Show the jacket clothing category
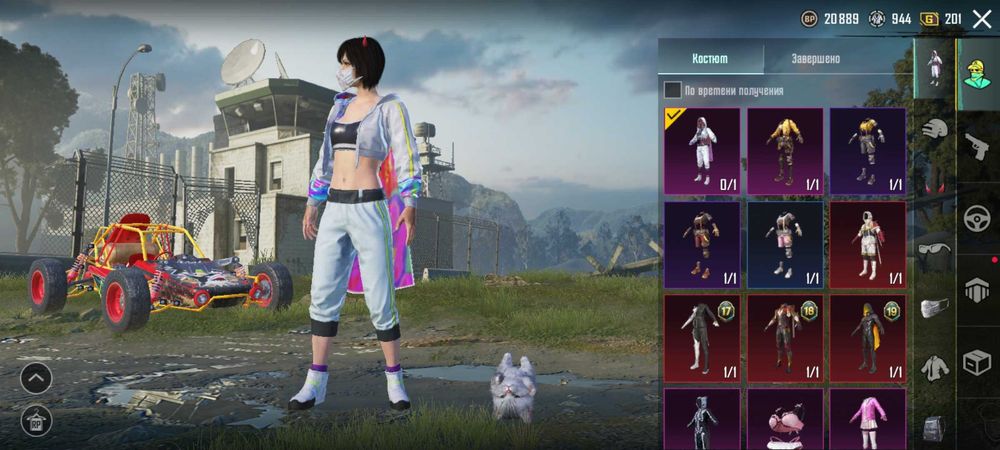Image resolution: width=1000 pixels, height=450 pixels. tap(934, 368)
